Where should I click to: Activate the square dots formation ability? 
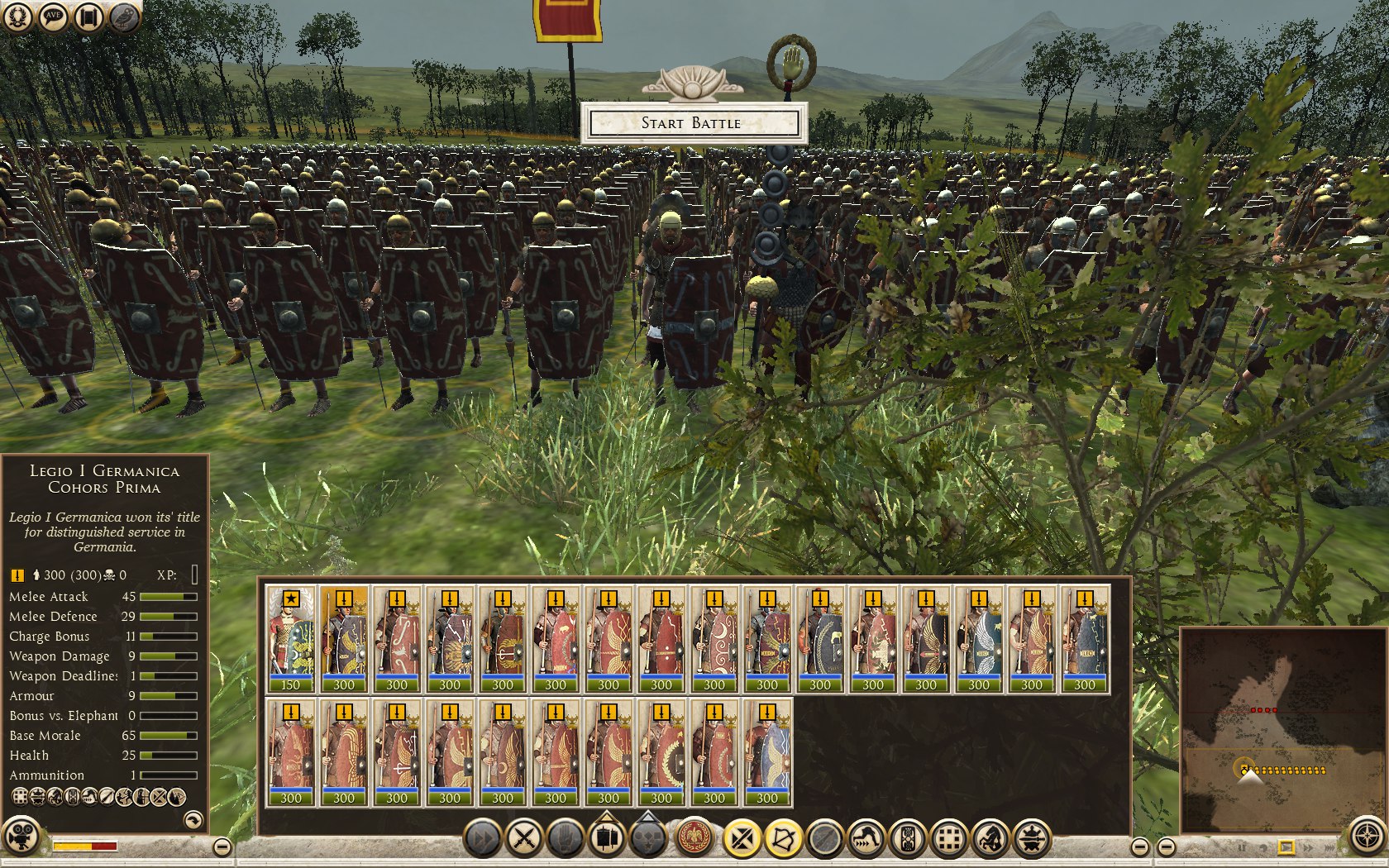pos(949,839)
